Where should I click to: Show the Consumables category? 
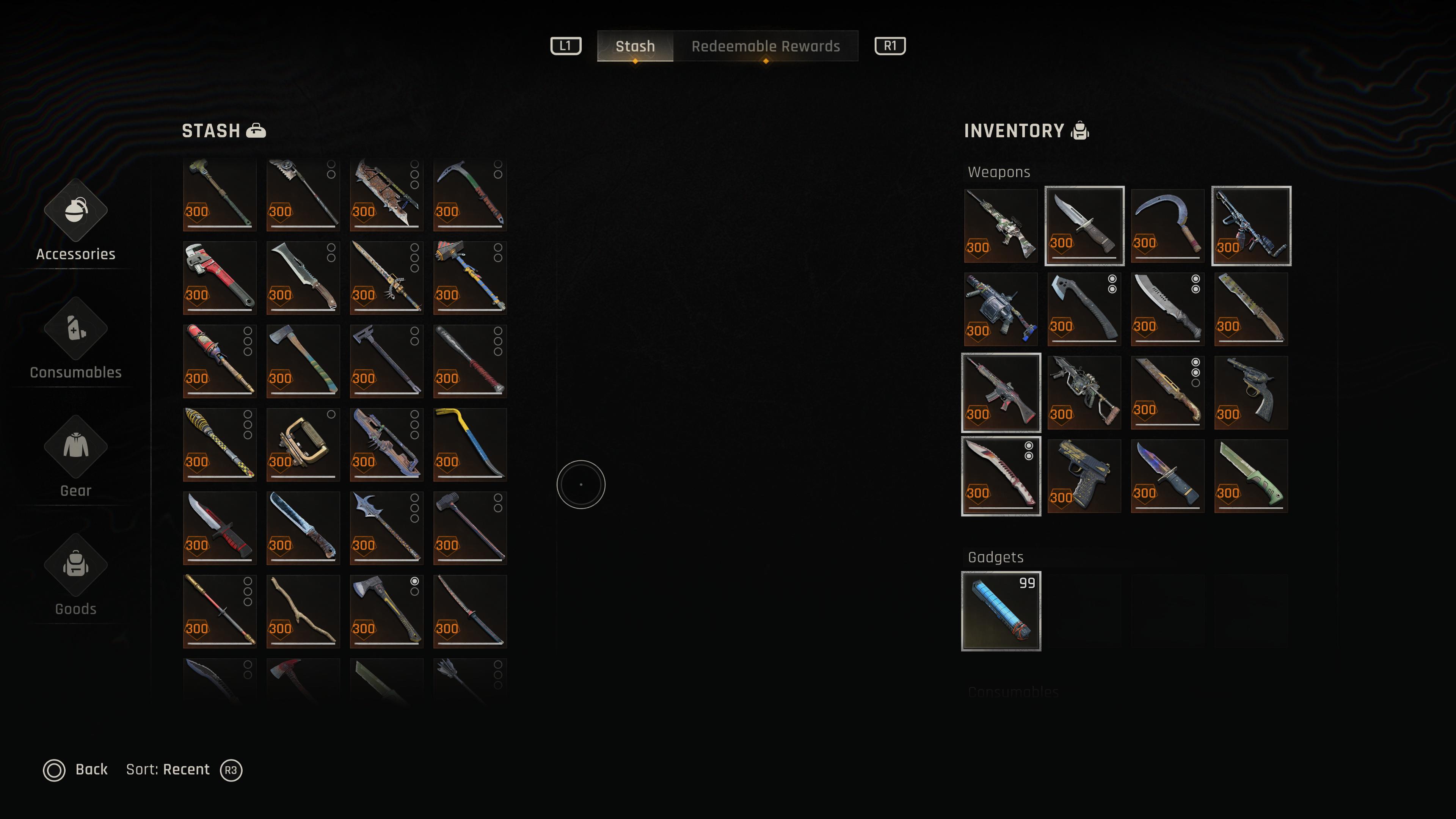[76, 340]
